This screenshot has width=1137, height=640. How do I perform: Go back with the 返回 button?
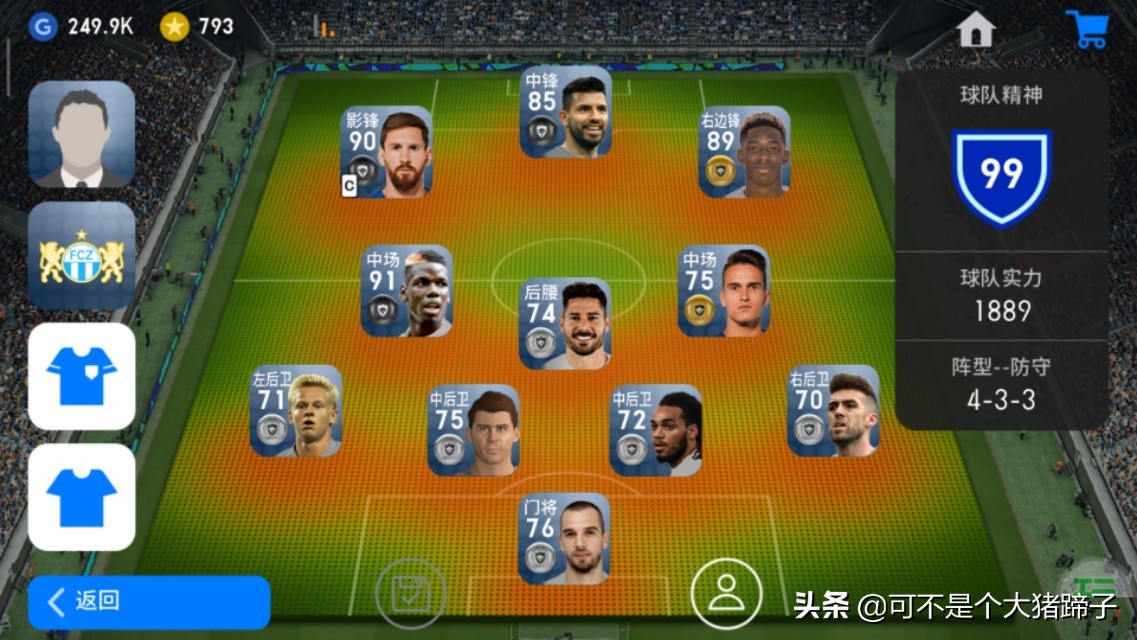[148, 601]
